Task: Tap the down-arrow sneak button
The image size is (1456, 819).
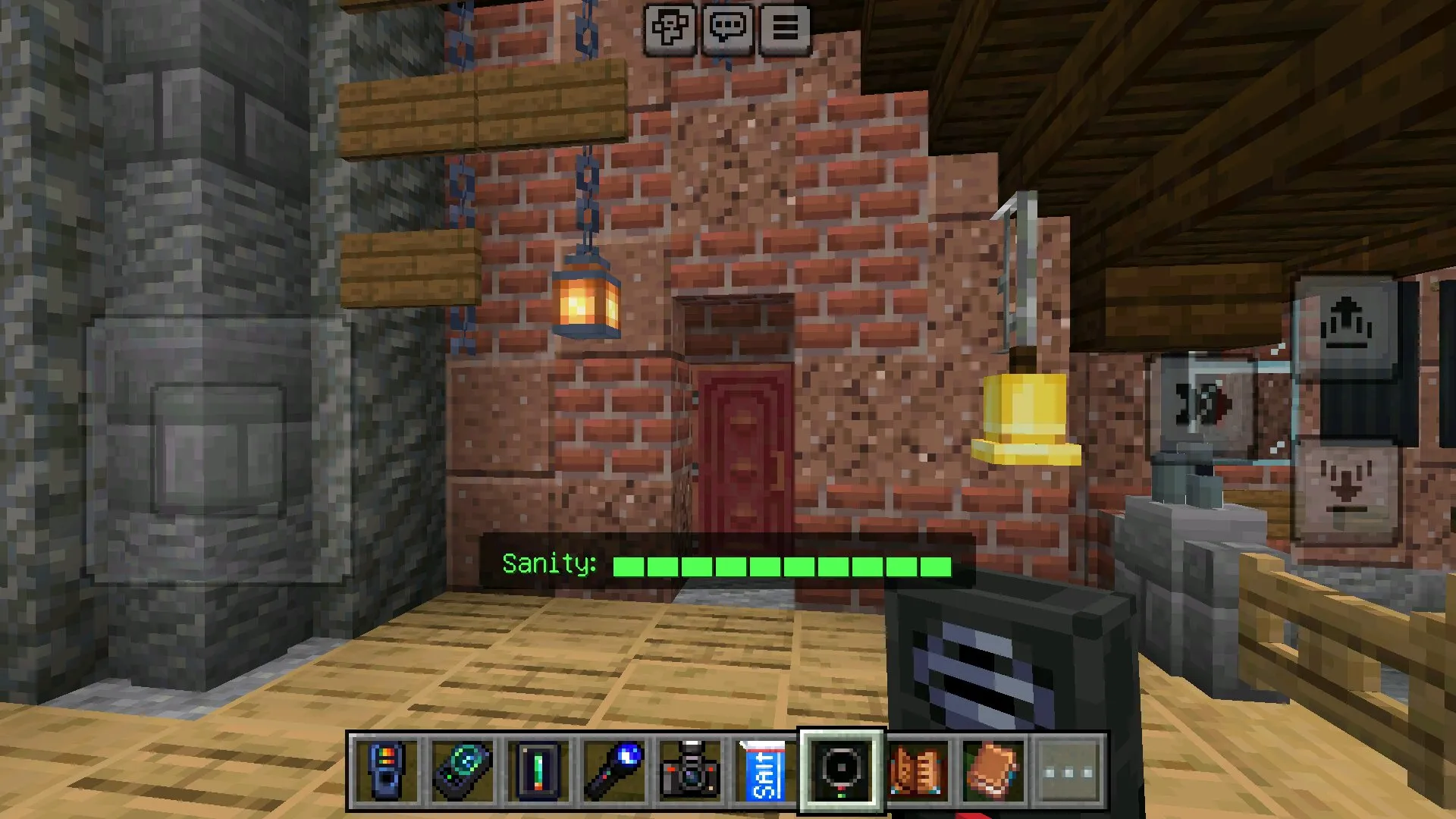Action: [x=1345, y=491]
